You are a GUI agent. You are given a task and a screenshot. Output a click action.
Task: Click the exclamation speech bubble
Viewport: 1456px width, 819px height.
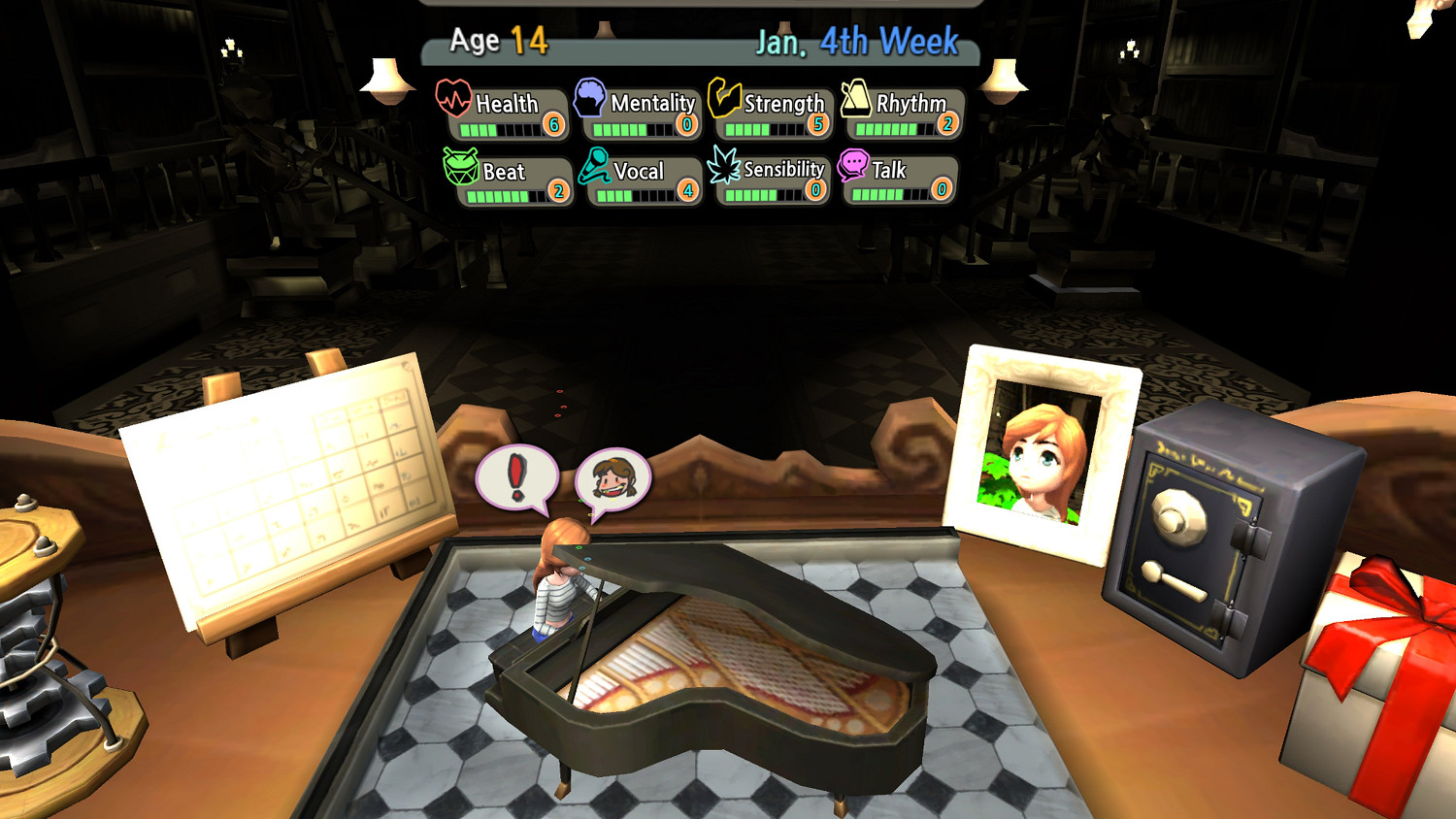515,477
